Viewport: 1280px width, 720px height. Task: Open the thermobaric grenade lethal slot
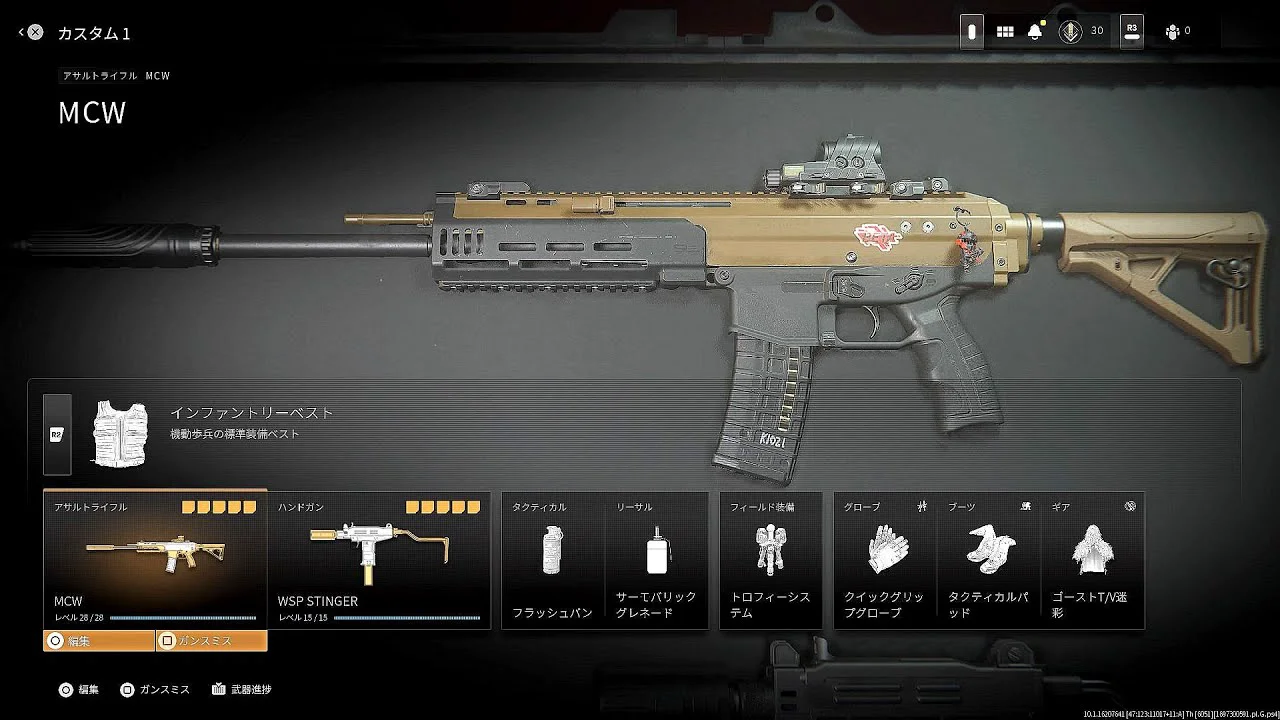(x=656, y=560)
